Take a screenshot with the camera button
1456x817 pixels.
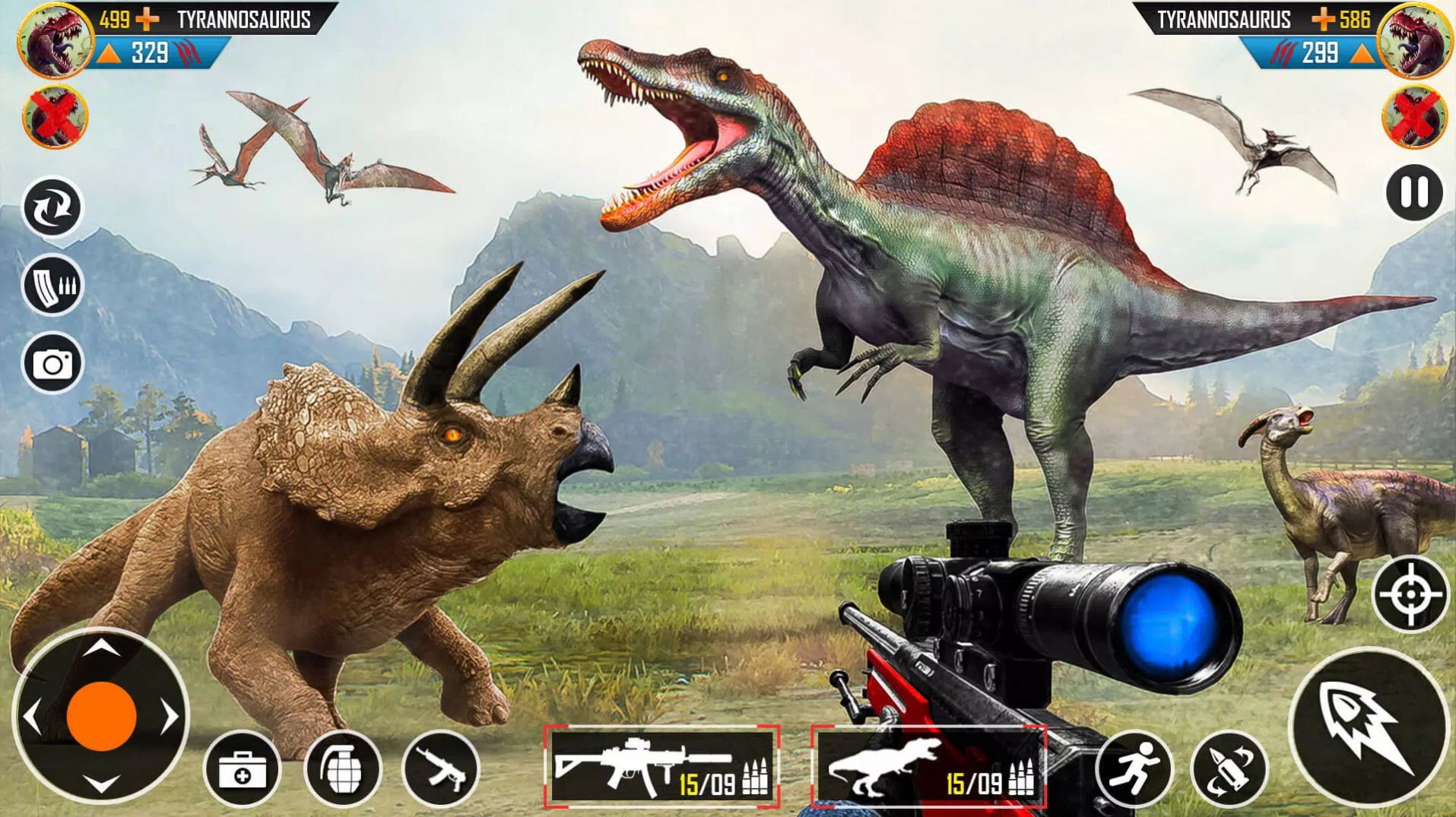point(52,364)
